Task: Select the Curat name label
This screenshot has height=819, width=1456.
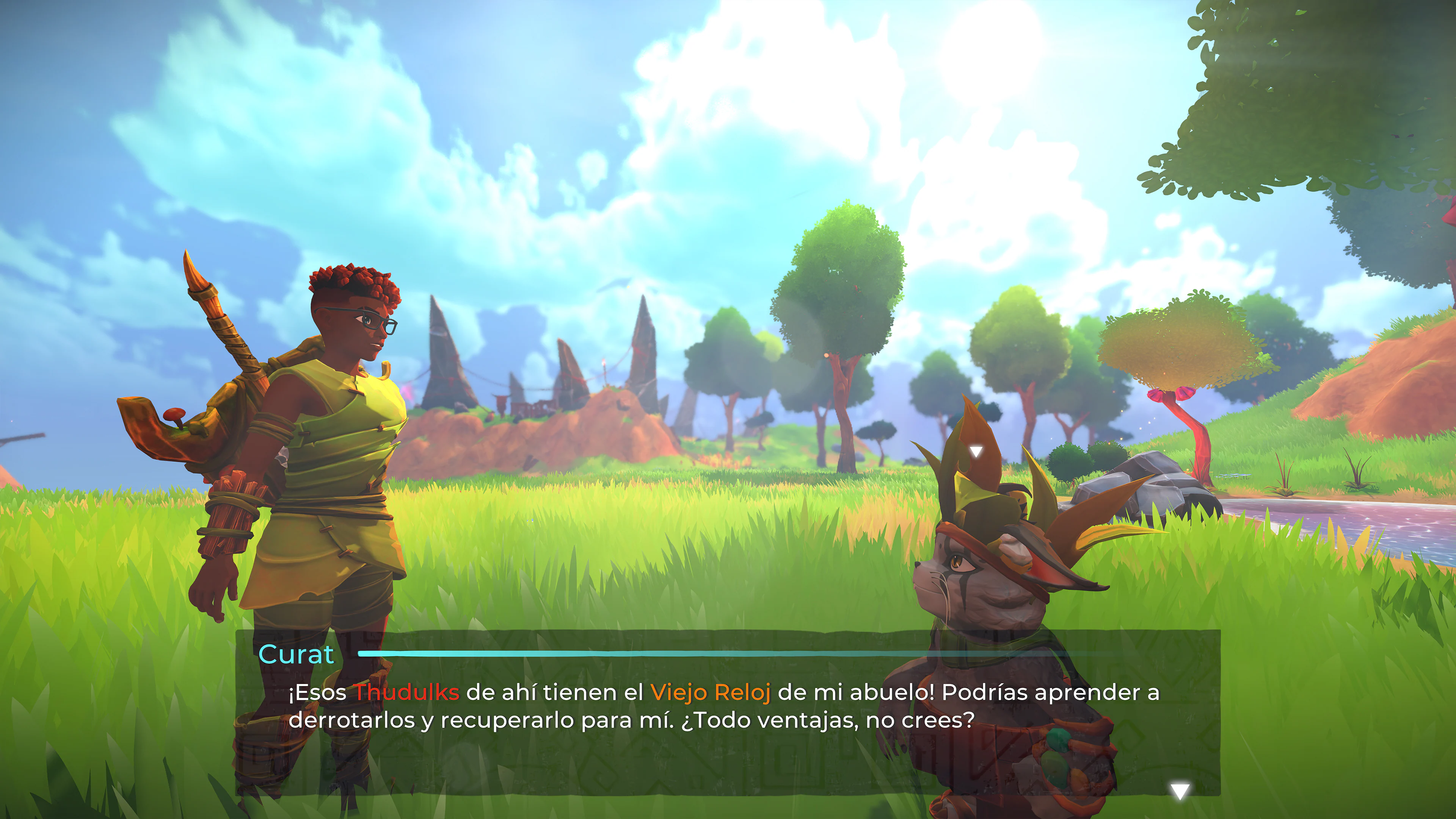Action: [296, 654]
